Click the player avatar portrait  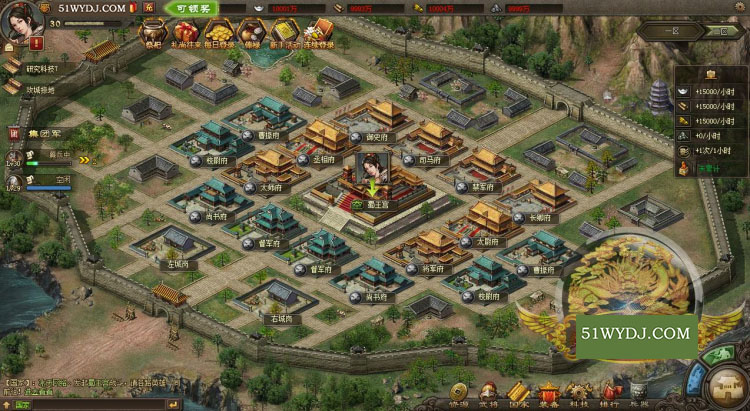20,22
